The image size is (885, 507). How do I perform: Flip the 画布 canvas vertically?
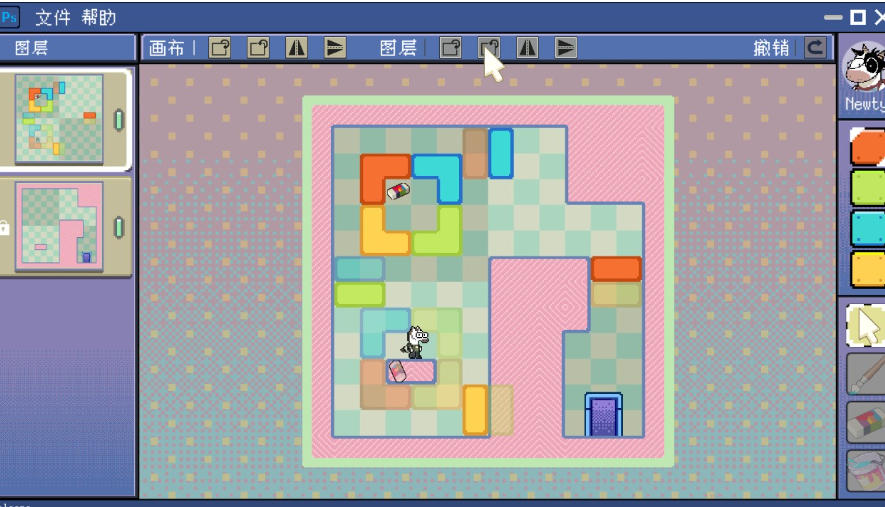point(335,48)
